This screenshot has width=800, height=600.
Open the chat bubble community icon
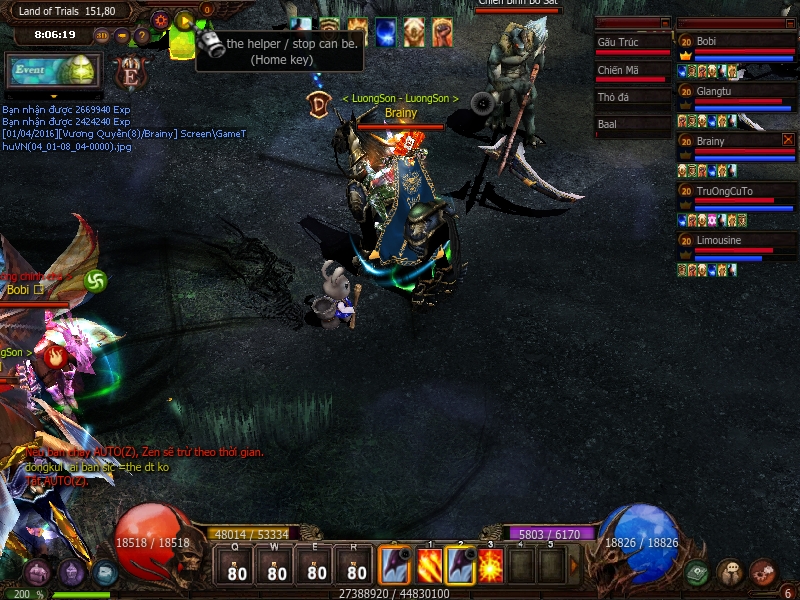[730, 573]
